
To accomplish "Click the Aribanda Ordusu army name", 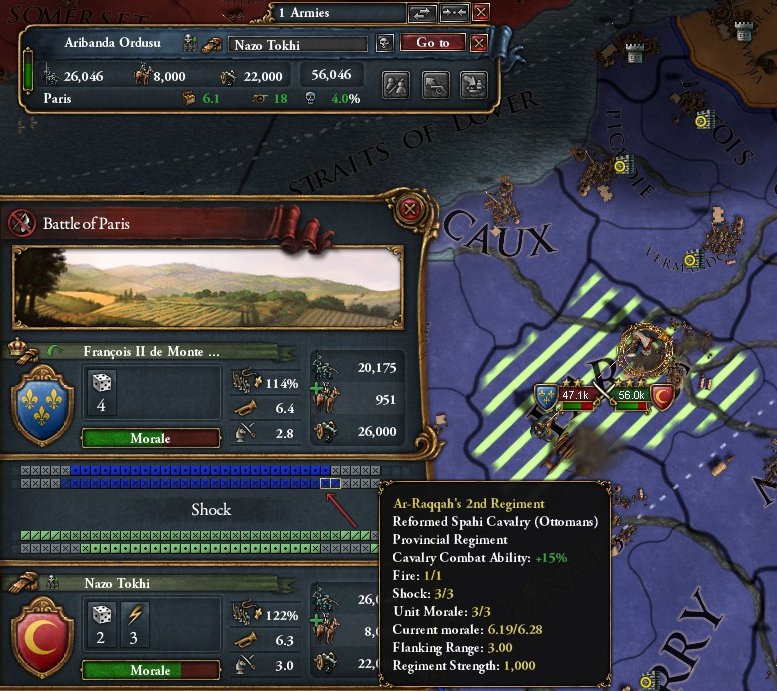I will tap(104, 43).
